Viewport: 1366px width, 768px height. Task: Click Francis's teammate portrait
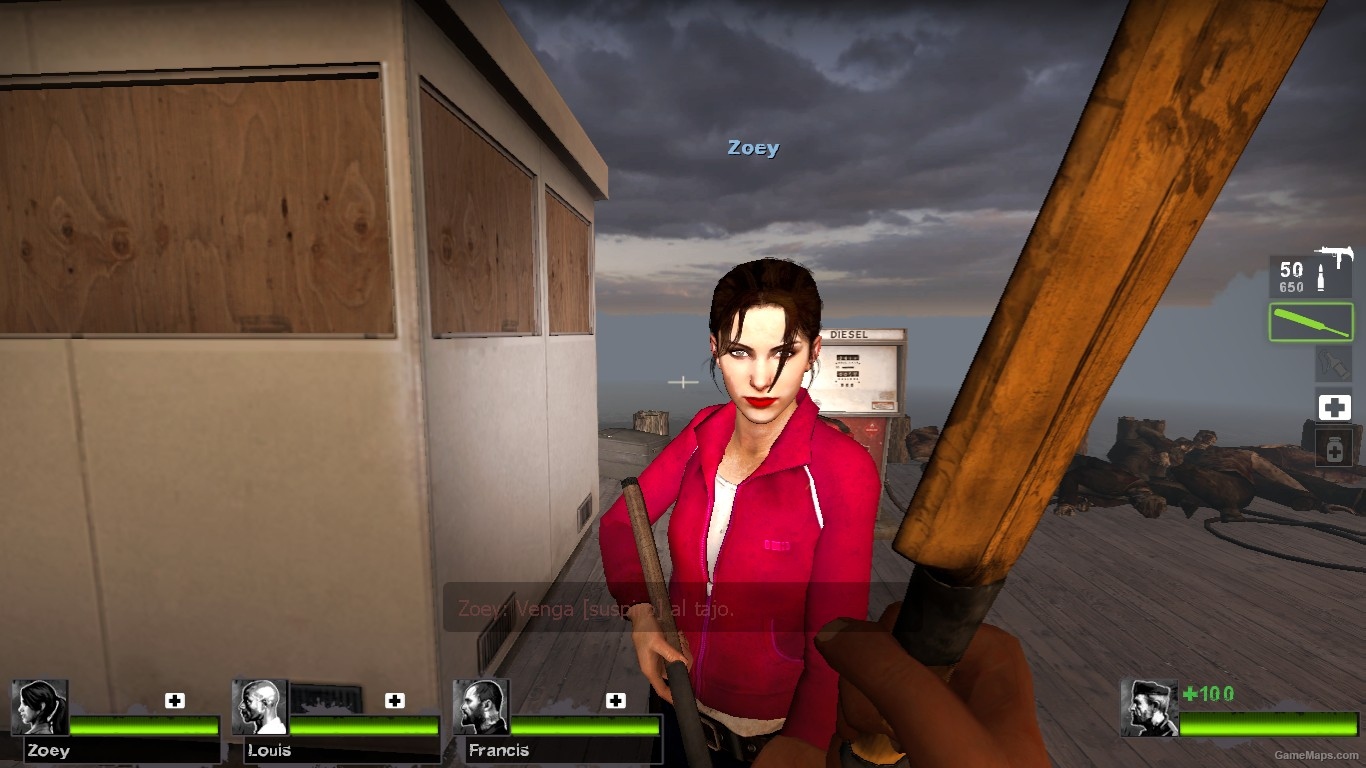point(481,707)
